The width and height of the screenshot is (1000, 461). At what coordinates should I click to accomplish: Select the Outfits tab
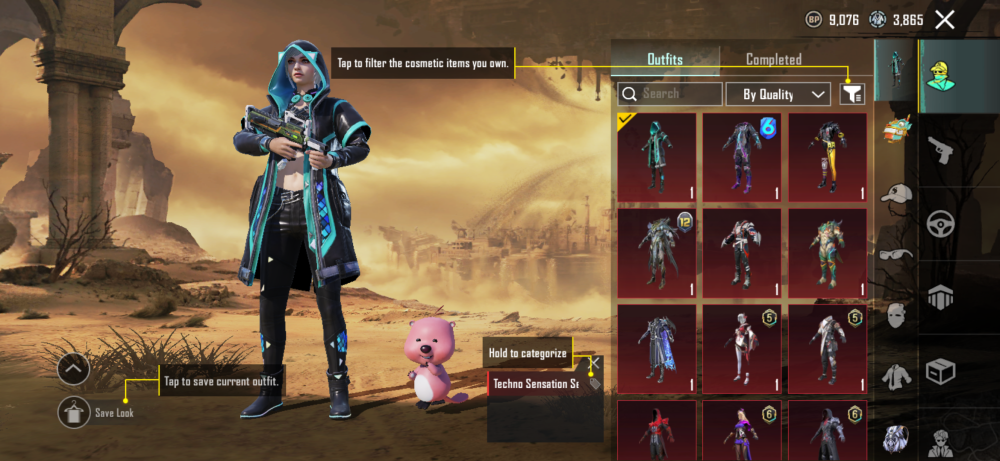[x=664, y=60]
